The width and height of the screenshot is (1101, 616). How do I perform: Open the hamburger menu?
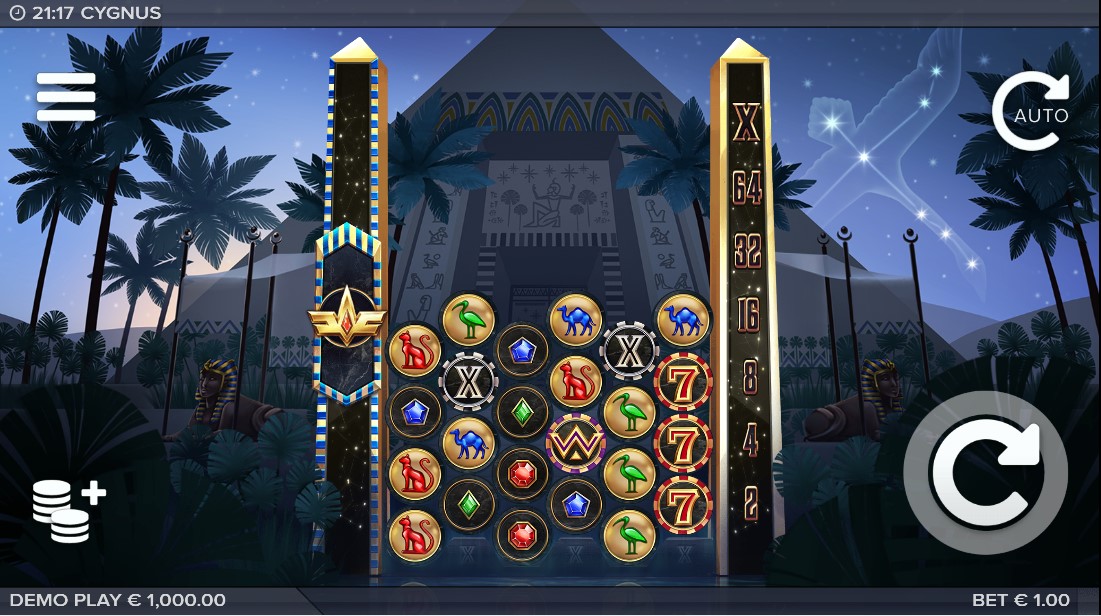(x=66, y=97)
